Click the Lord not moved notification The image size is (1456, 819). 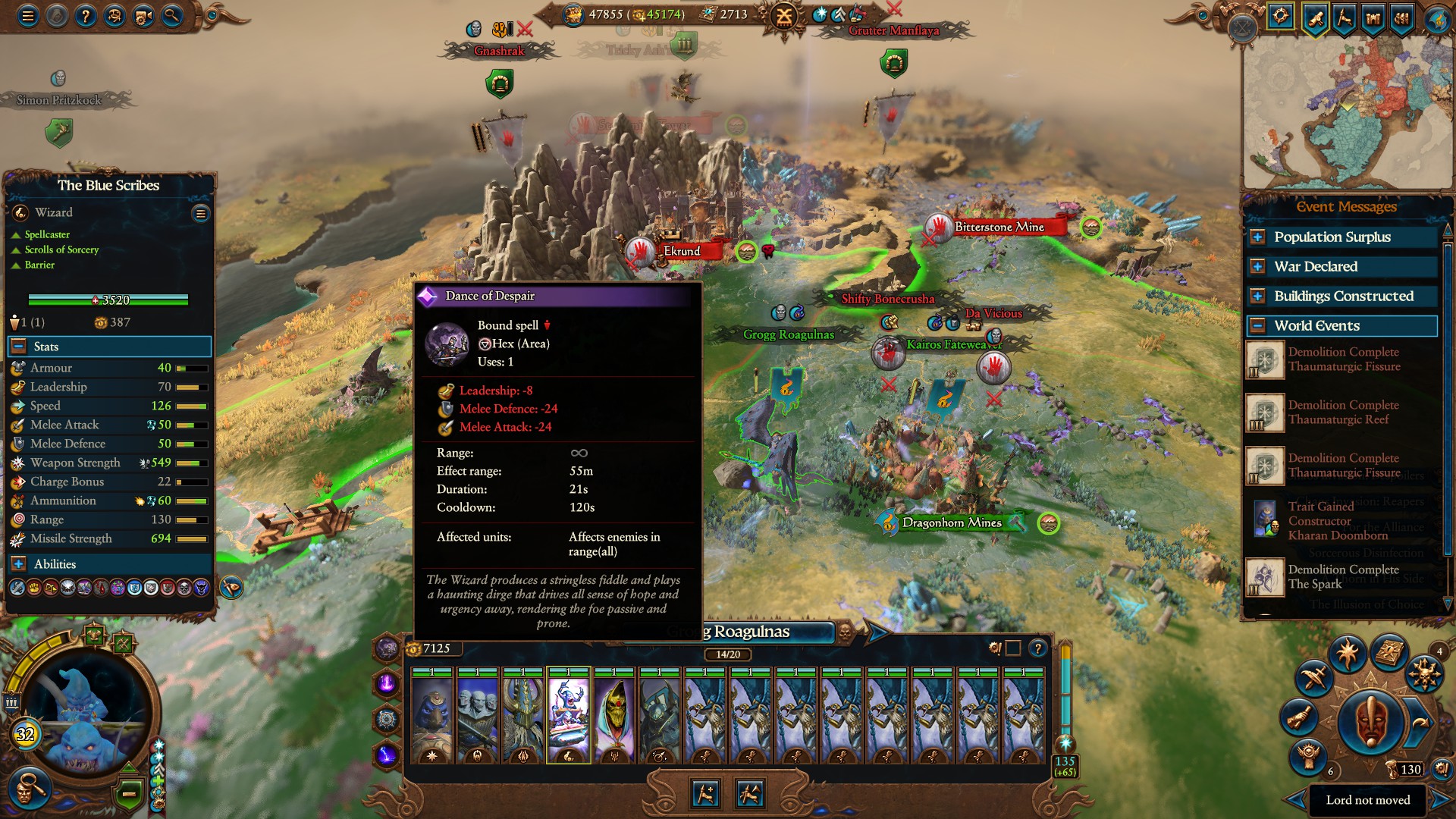pyautogui.click(x=1367, y=800)
